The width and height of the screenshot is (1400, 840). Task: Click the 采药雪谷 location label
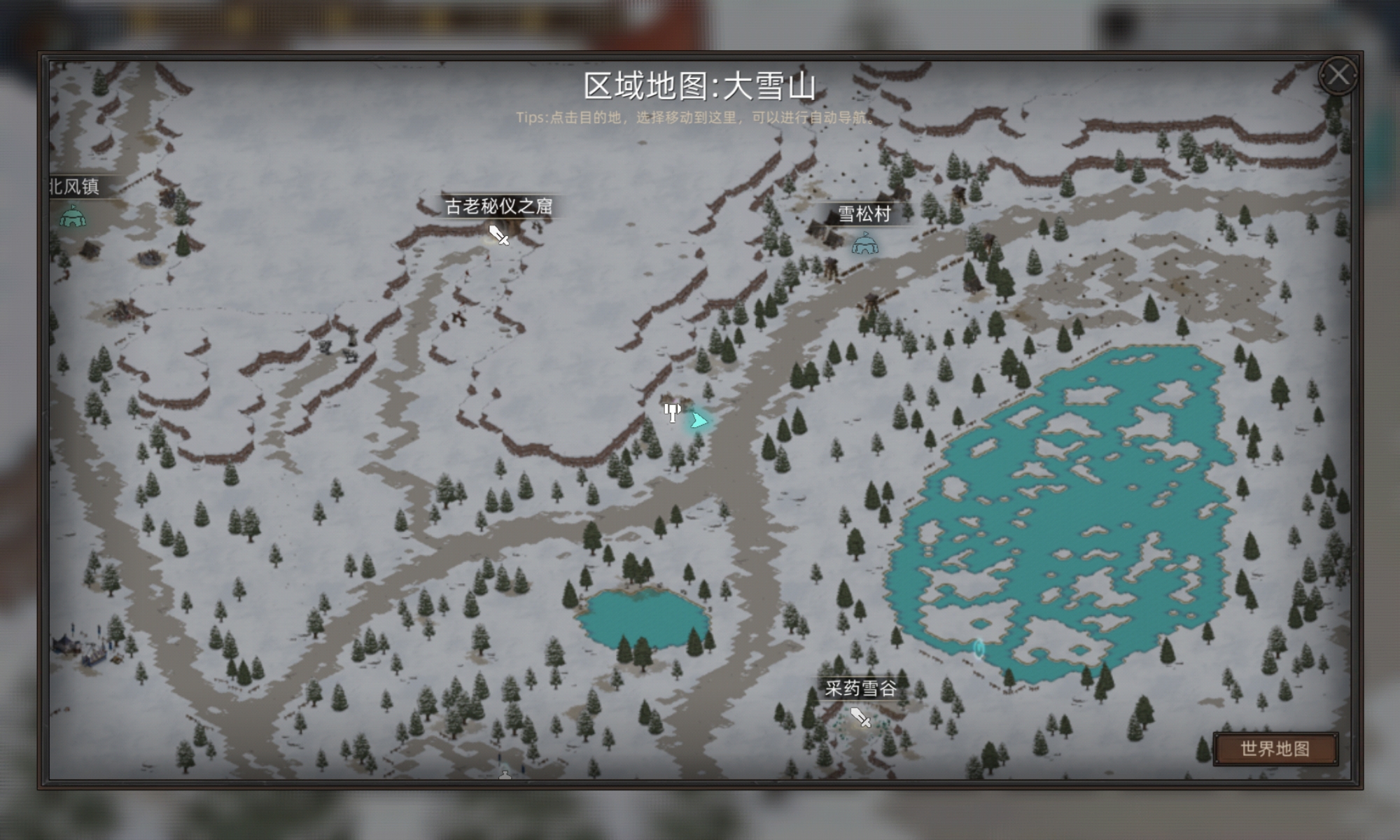pos(860,688)
